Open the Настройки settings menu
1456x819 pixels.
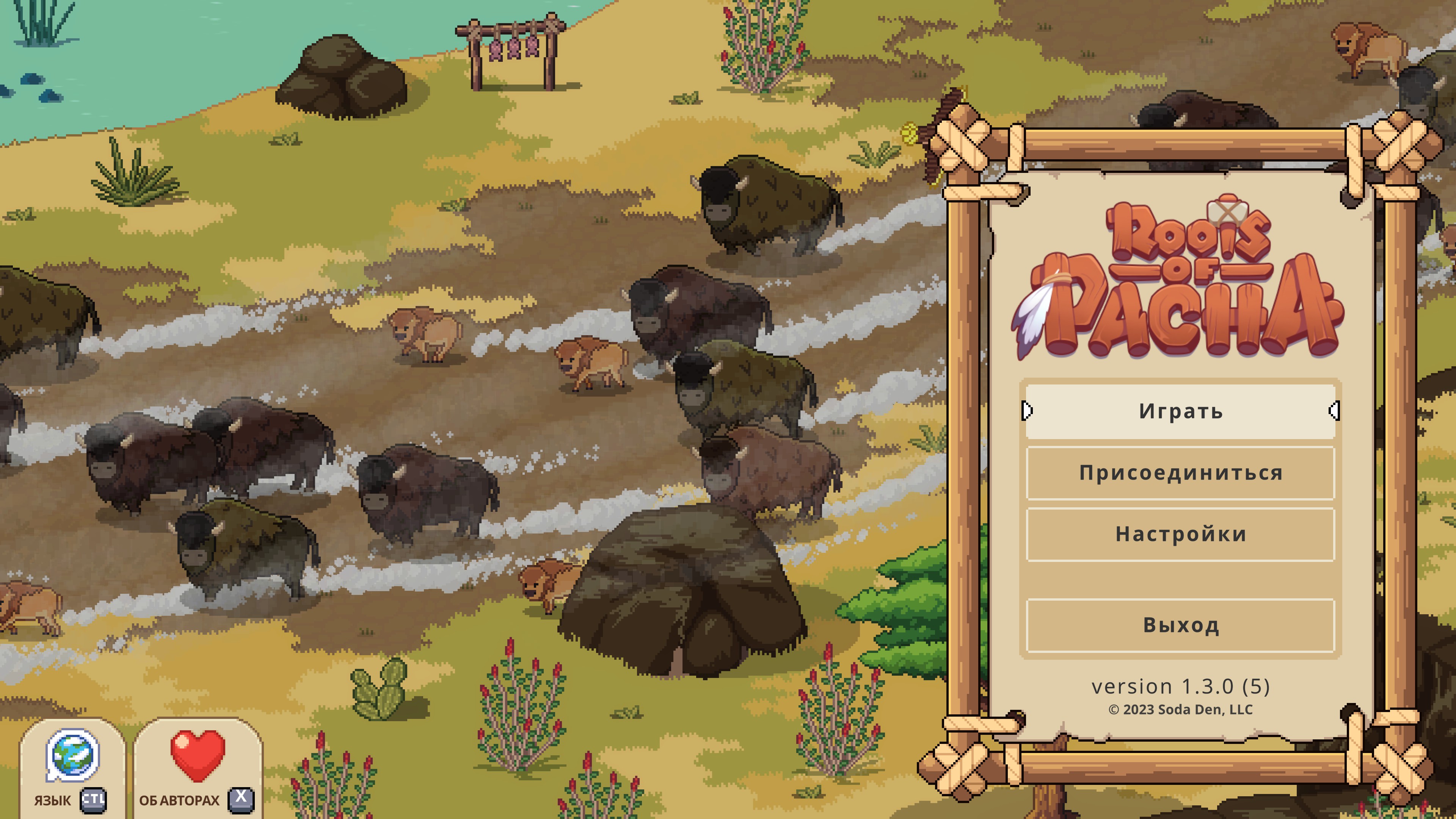tap(1180, 534)
